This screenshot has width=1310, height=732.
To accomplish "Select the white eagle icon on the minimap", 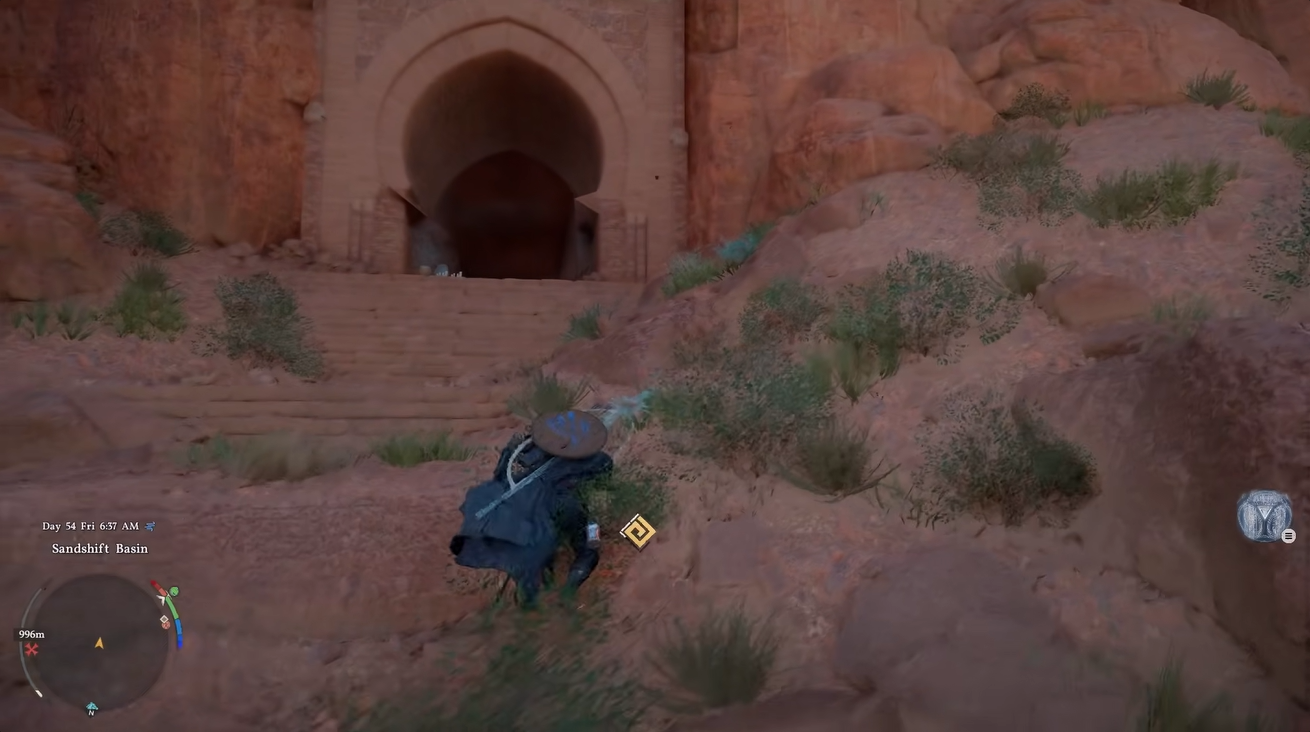I will click(162, 598).
